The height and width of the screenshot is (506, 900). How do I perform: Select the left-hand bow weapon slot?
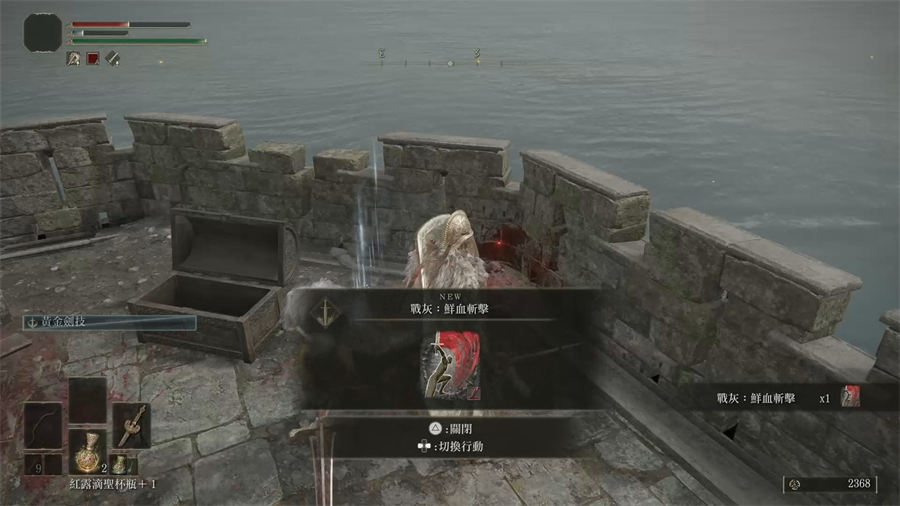click(43, 425)
